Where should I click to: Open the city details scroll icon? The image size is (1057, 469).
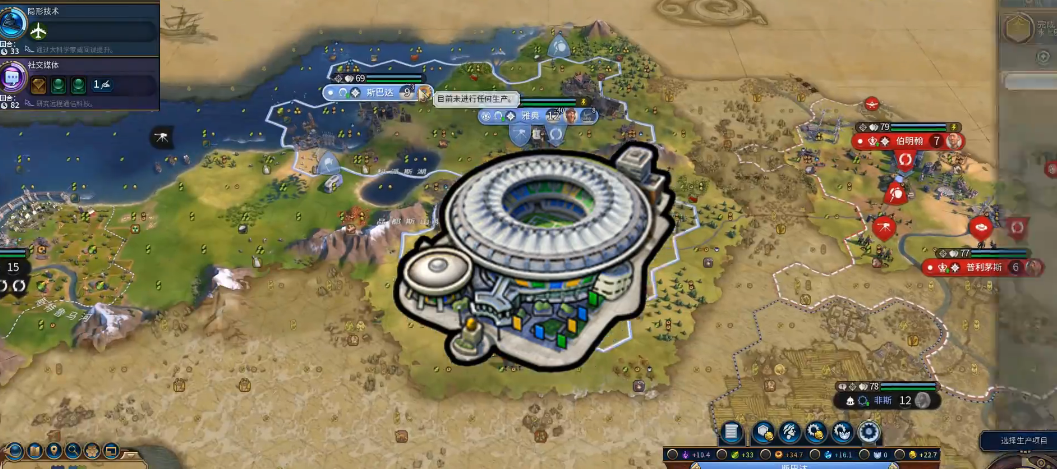(732, 432)
